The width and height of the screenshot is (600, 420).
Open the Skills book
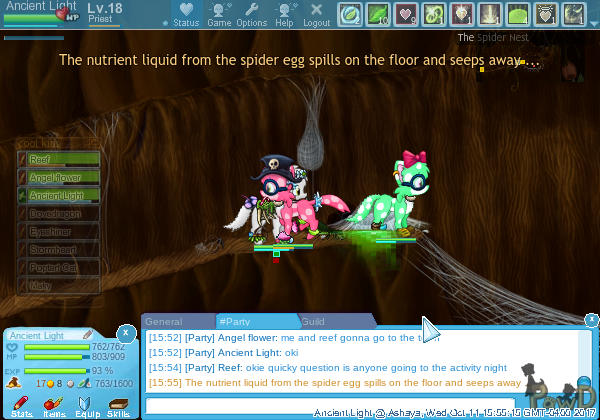[117, 405]
